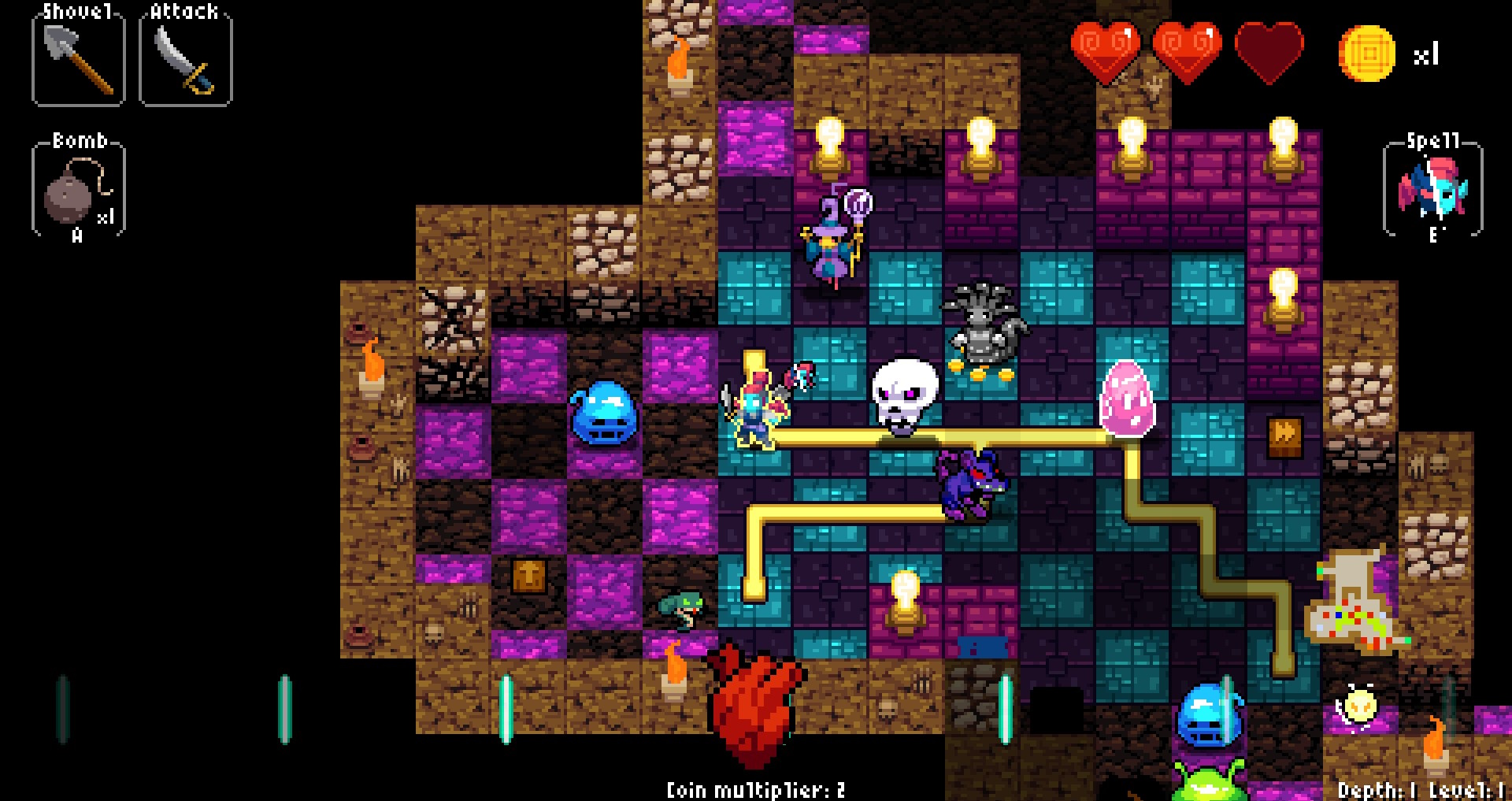Select the Shovel equipment slot
The width and height of the screenshot is (1512, 801).
(x=78, y=57)
